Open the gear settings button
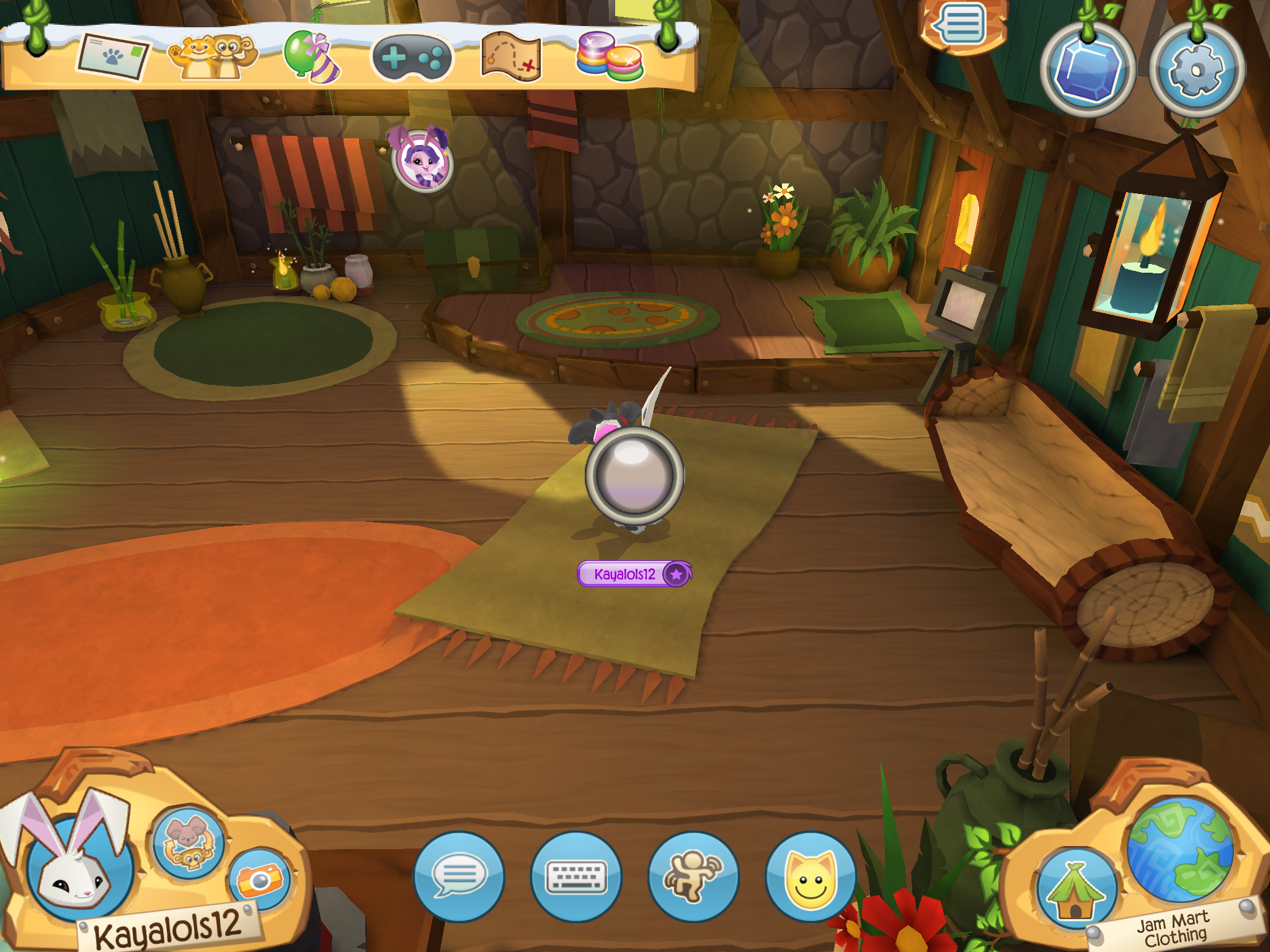 click(x=1196, y=71)
